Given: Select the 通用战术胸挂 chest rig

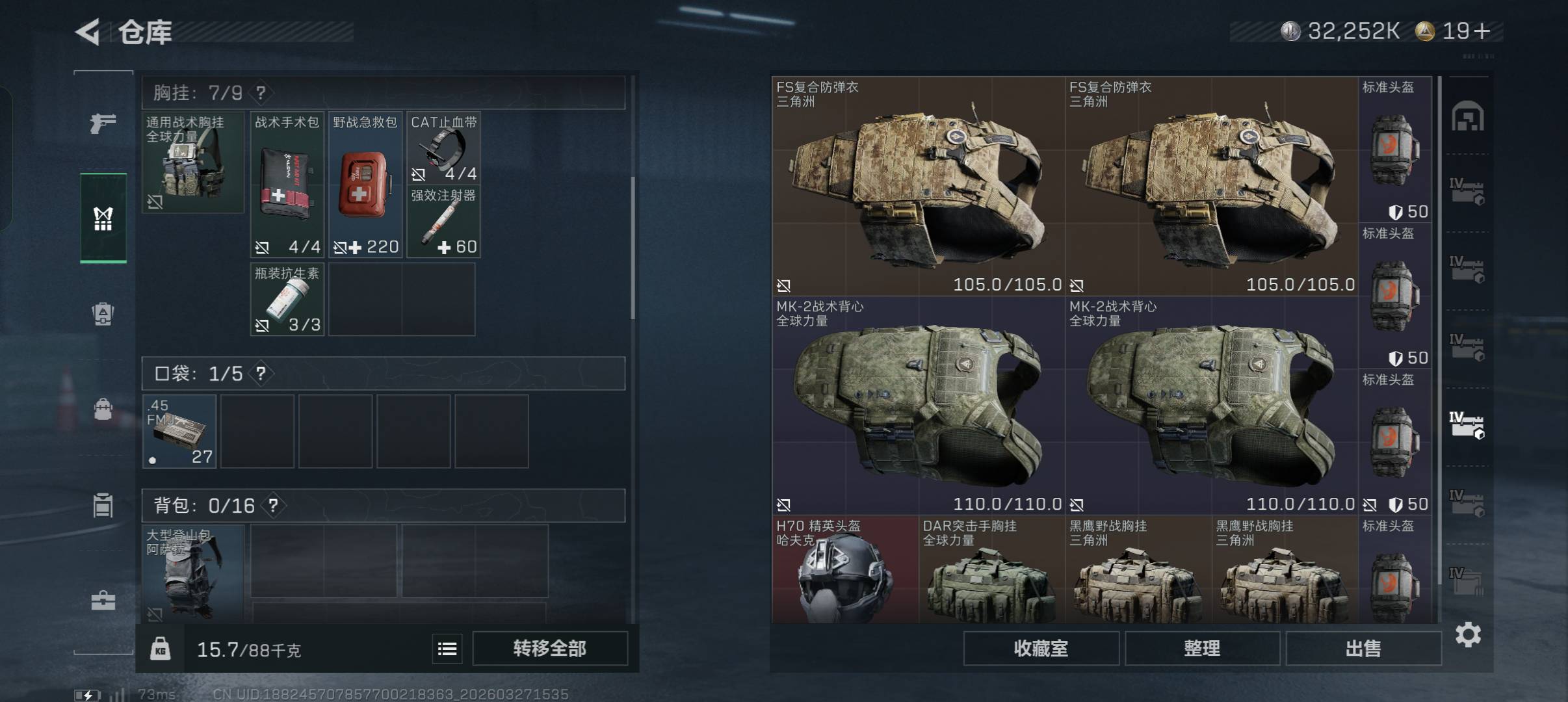Looking at the screenshot, I should point(193,162).
